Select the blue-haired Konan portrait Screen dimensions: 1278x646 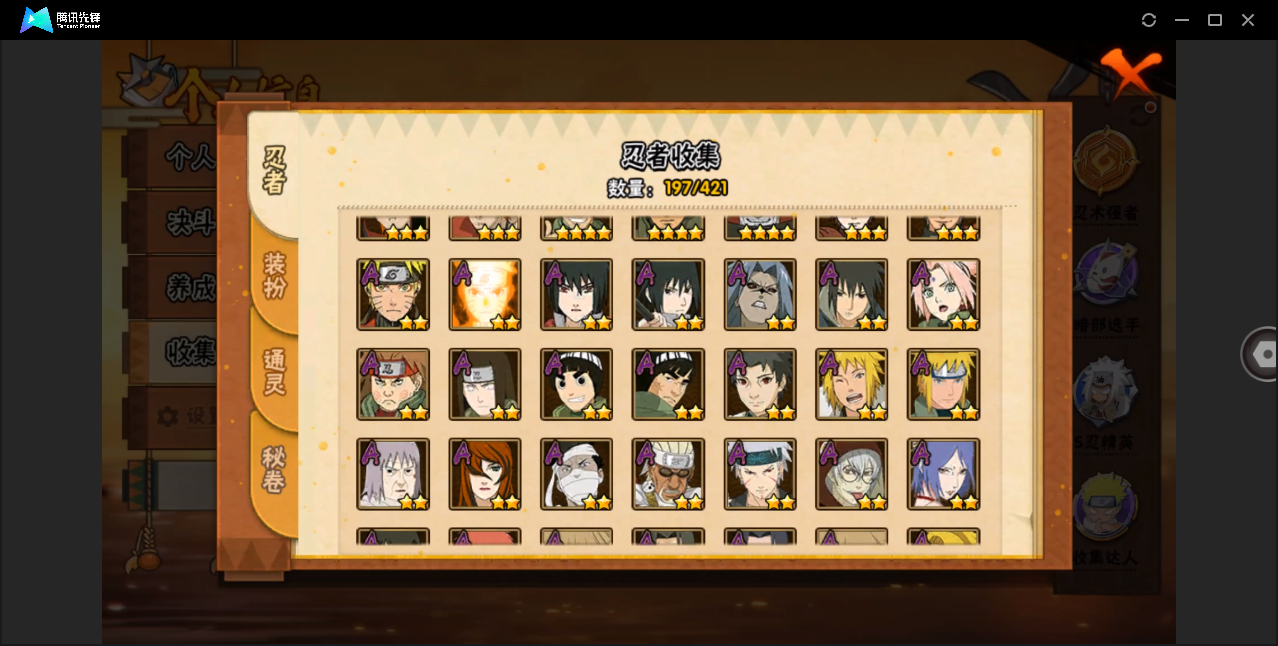(x=943, y=475)
